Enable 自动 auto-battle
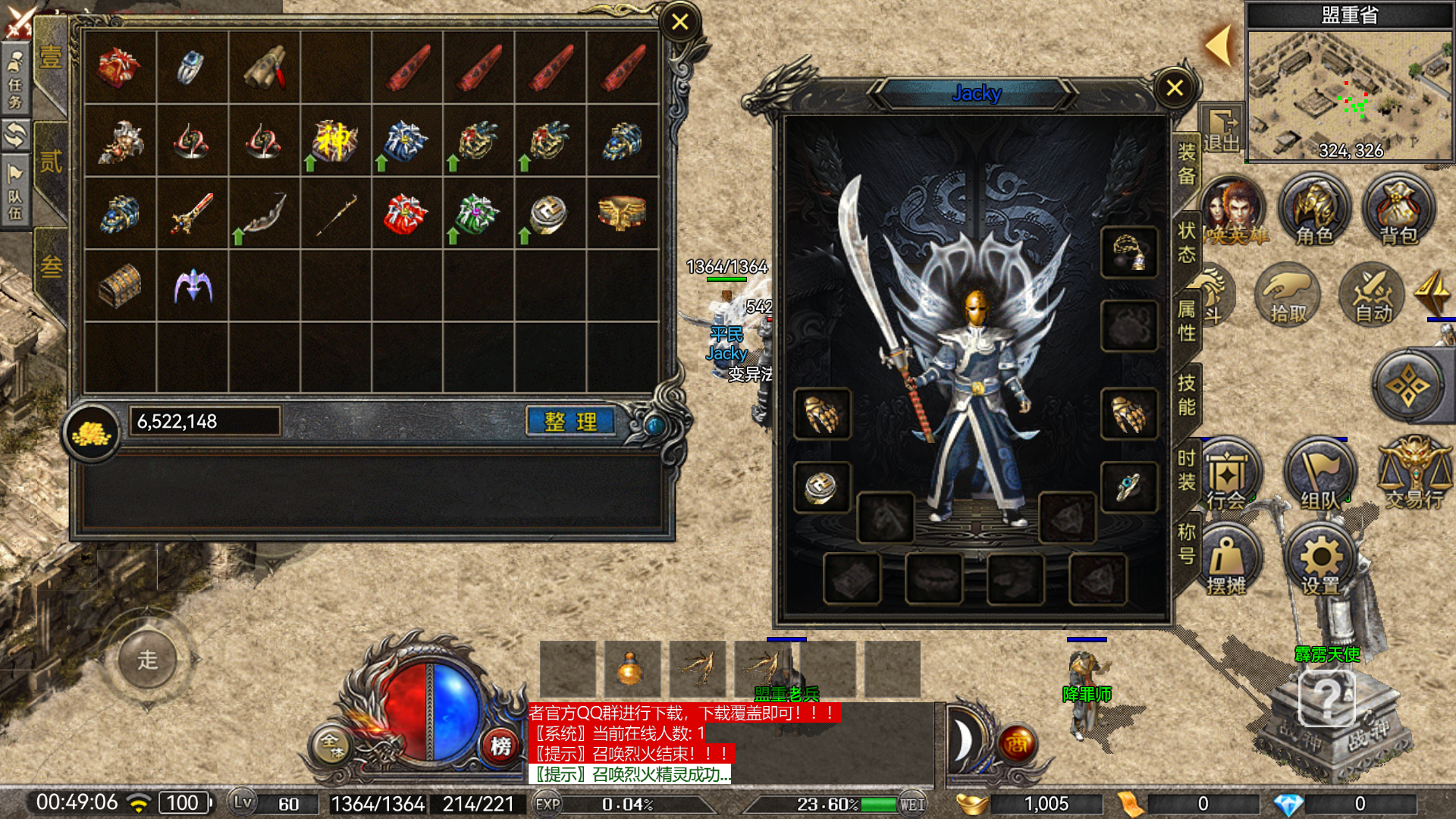Screen dimensions: 1456x819 pos(1373,296)
